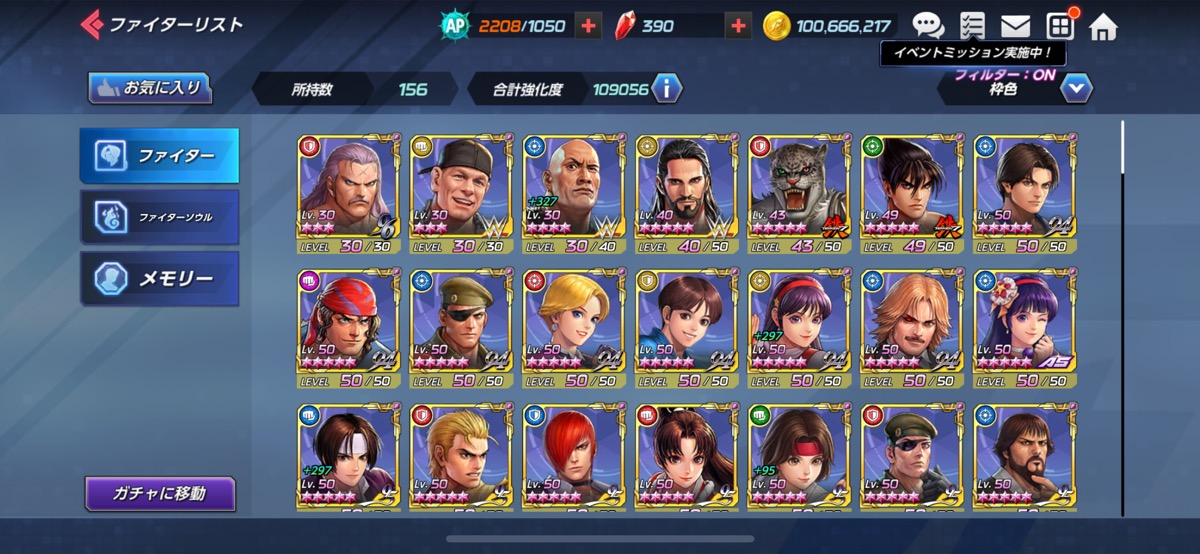This screenshot has height=554, width=1200.
Task: Return to the home screen
Action: (x=1103, y=26)
